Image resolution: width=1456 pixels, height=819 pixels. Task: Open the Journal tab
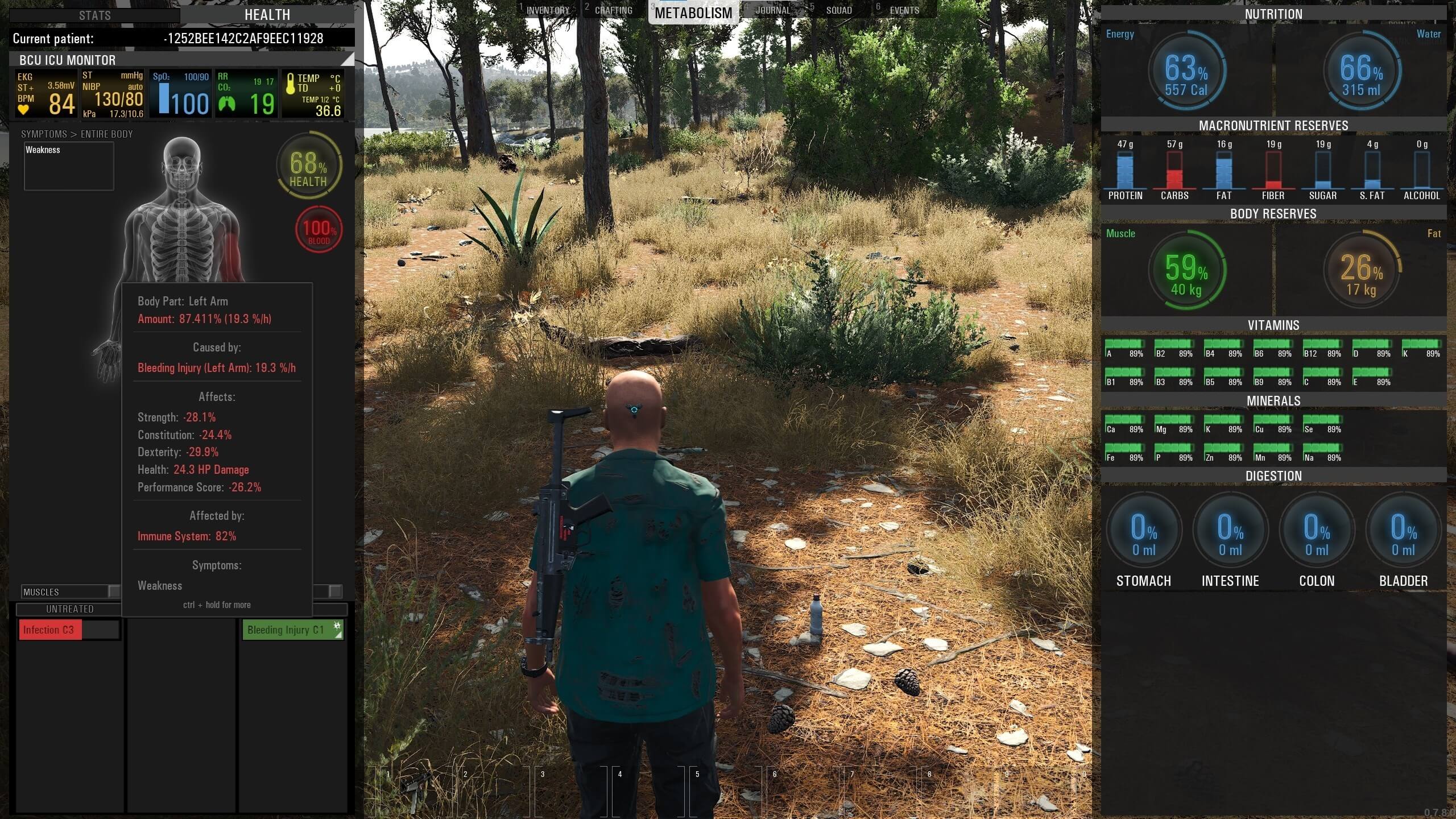click(772, 10)
